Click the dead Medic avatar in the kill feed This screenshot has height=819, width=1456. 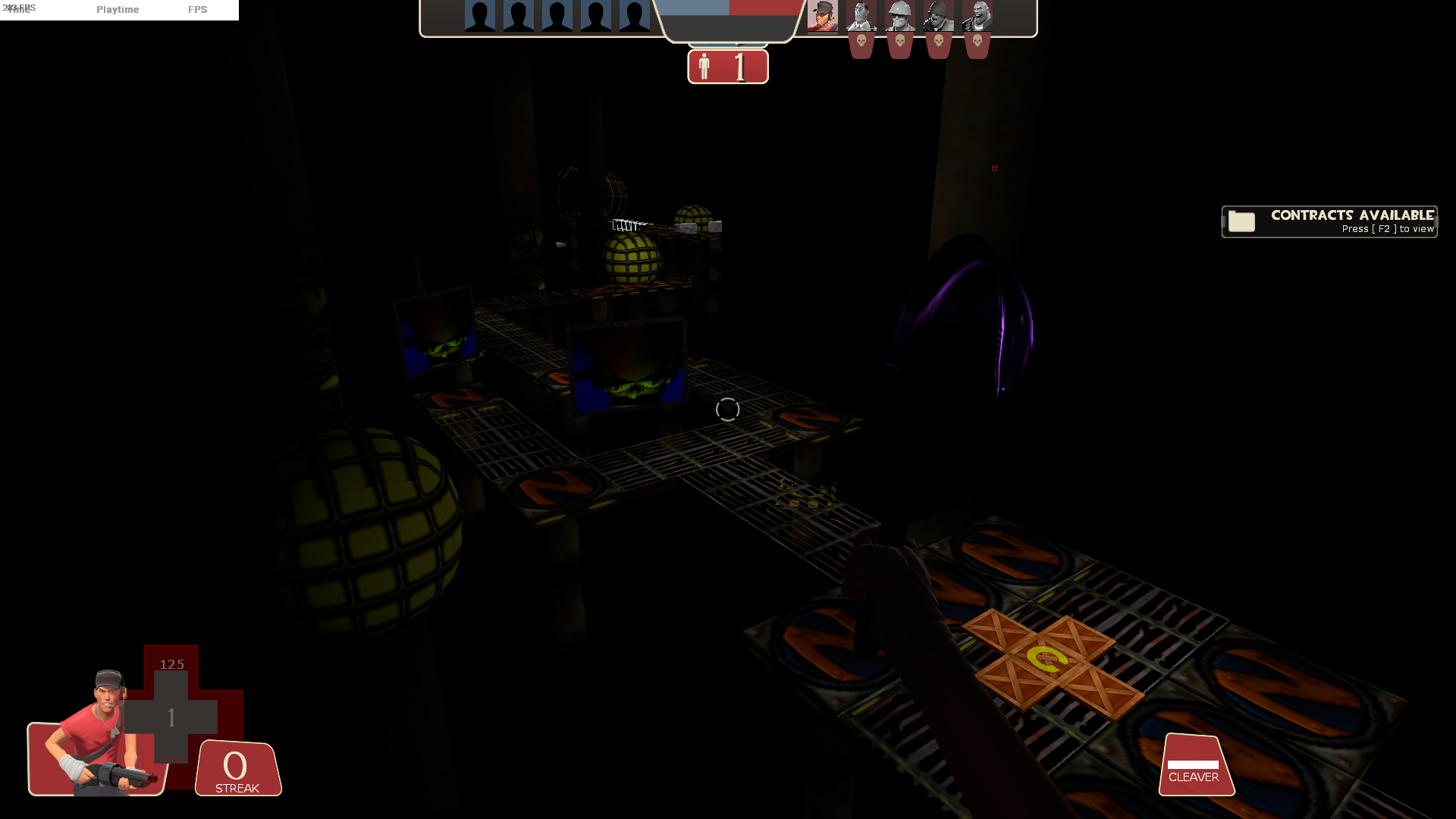[x=862, y=17]
